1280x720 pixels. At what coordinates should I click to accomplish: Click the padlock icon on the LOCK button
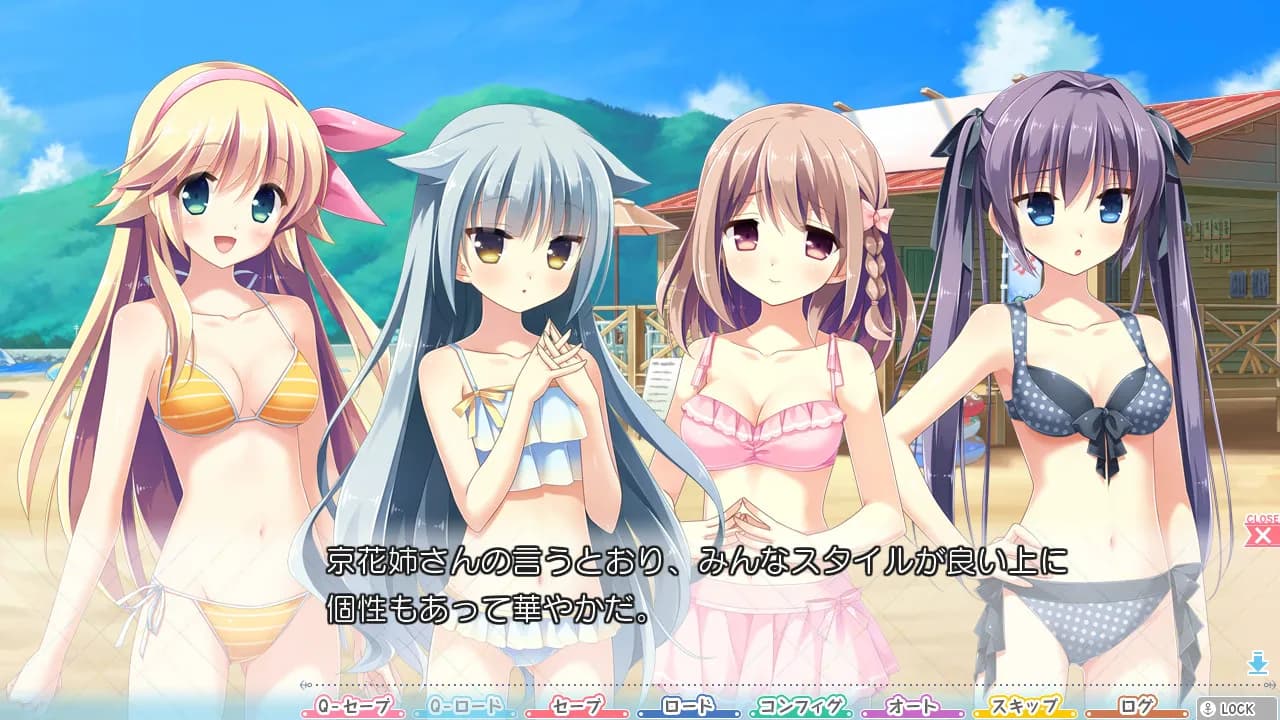click(1209, 706)
